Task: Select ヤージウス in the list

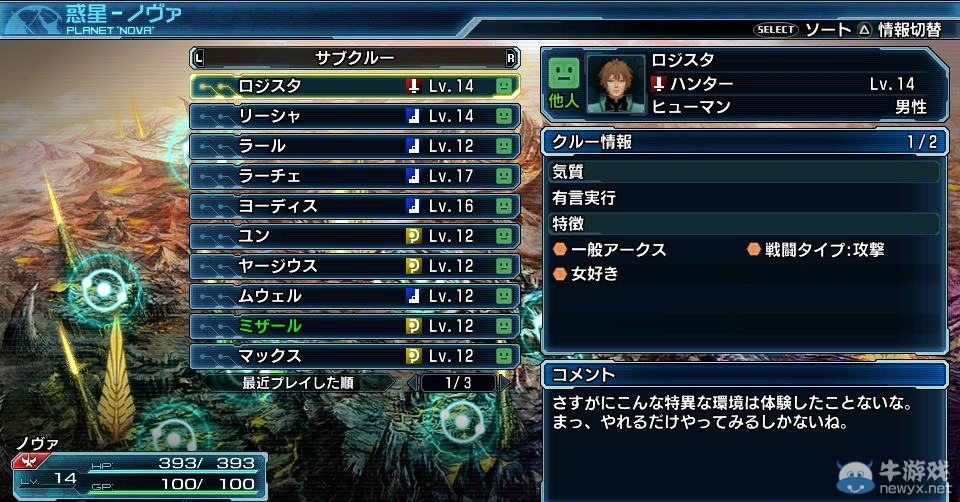Action: click(x=354, y=266)
